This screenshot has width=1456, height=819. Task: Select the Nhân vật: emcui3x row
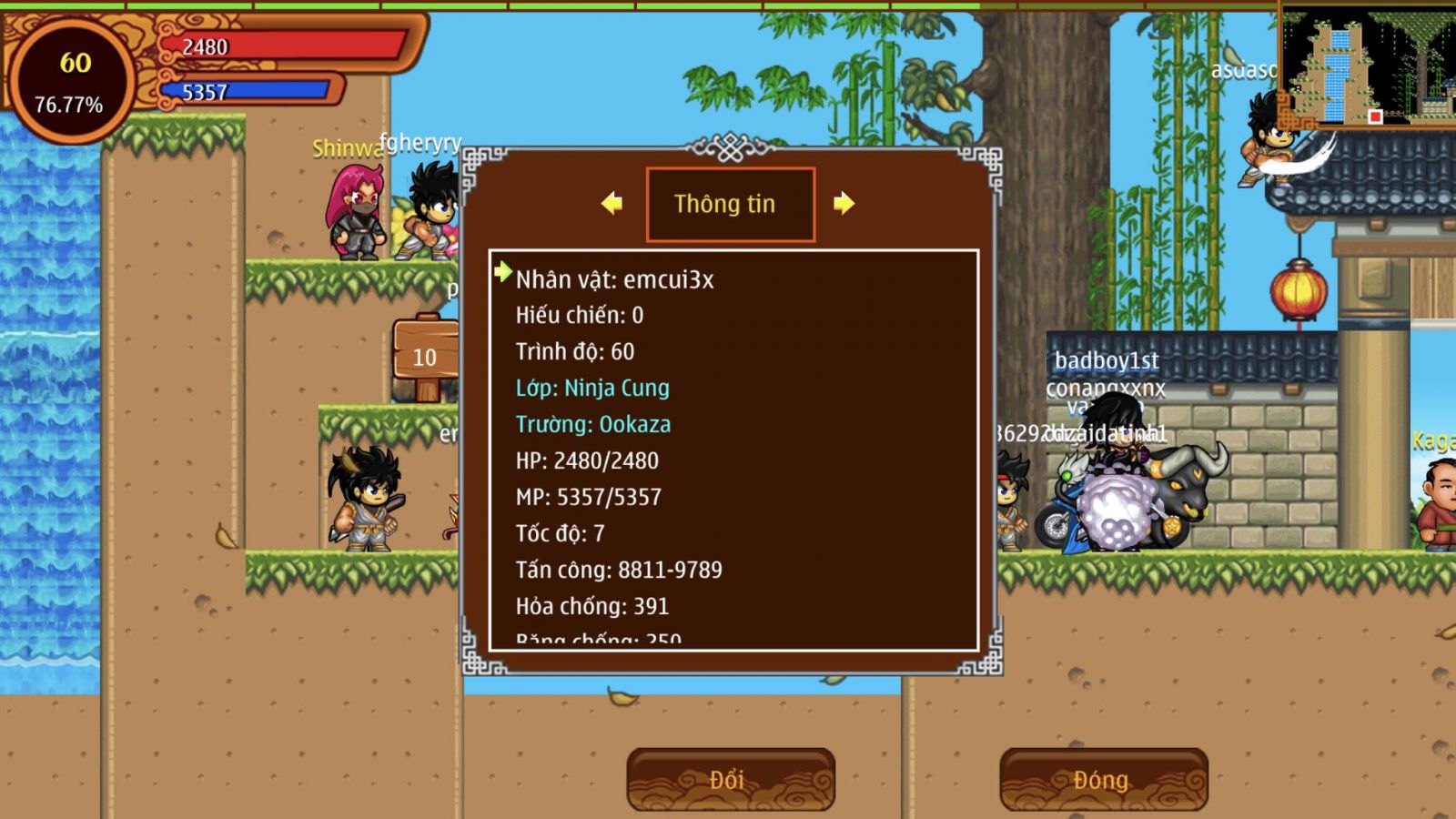[x=615, y=279]
